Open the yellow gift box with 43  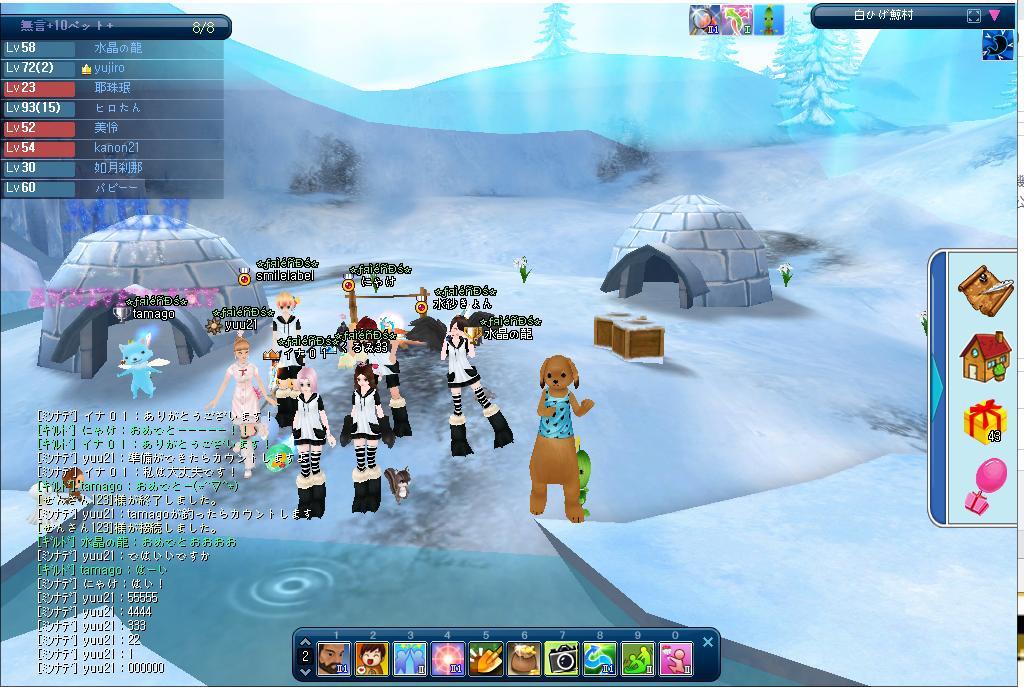tap(985, 421)
